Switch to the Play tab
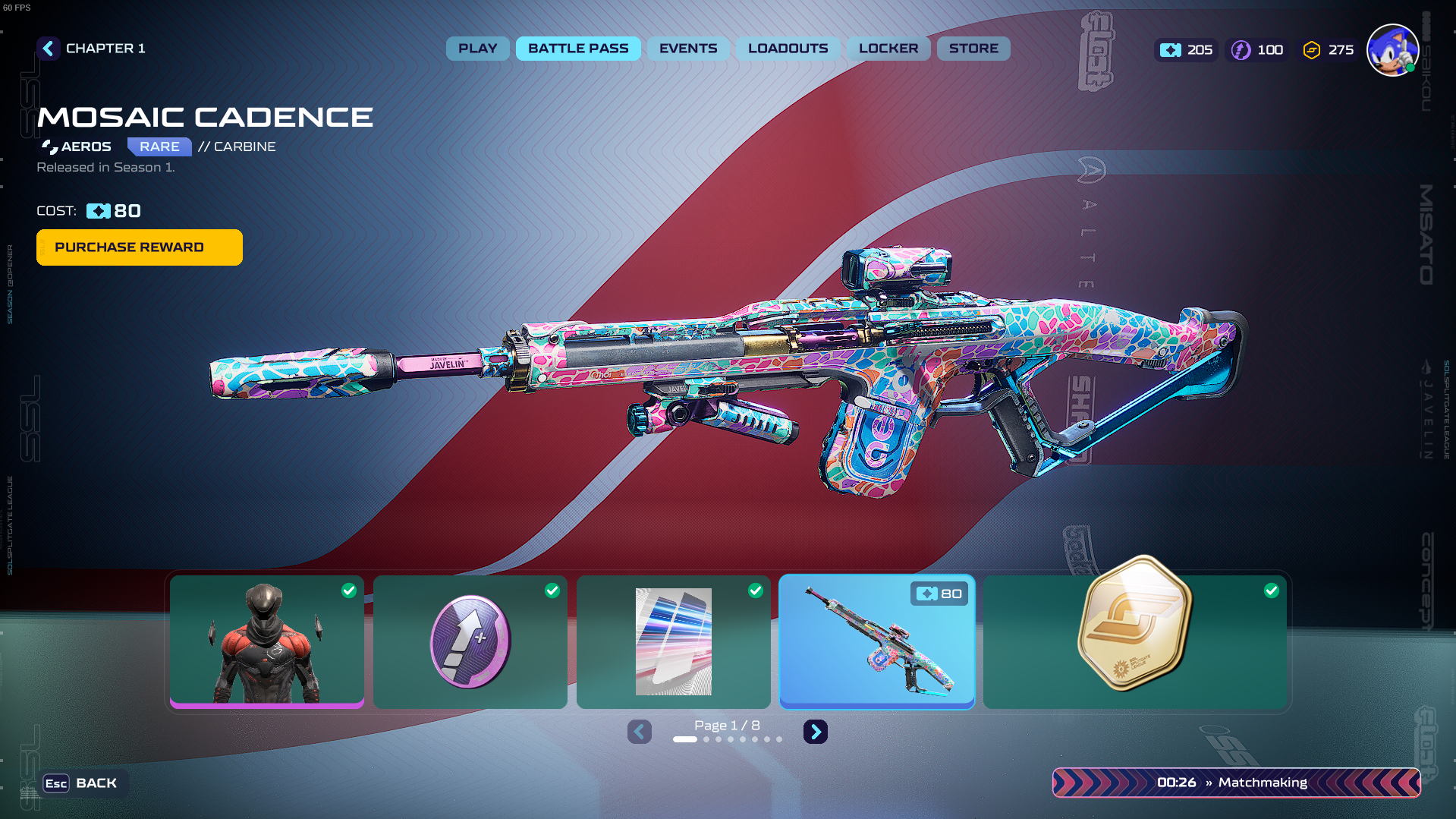 click(x=477, y=49)
